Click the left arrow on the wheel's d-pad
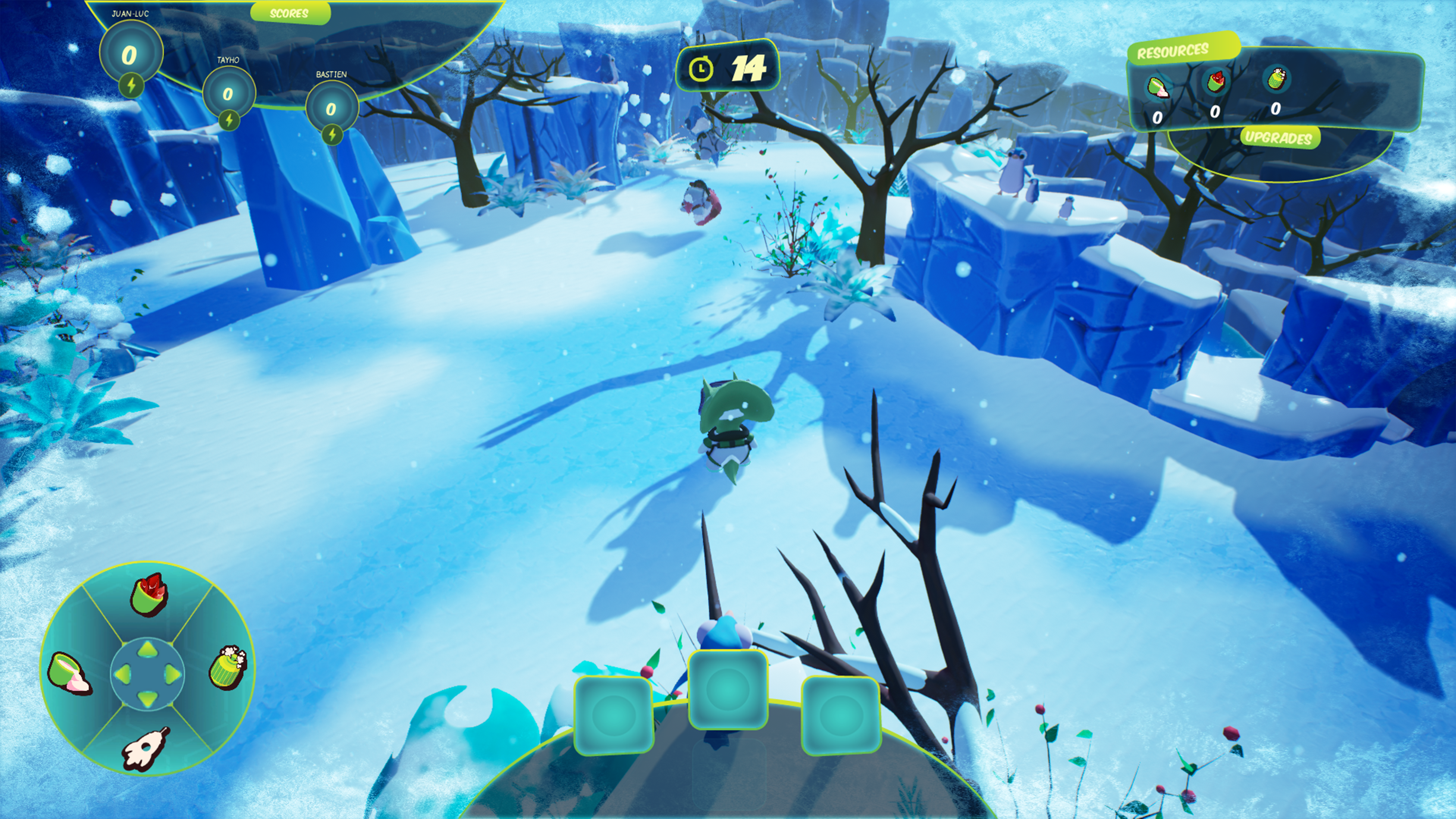The image size is (1456, 819). 122,674
